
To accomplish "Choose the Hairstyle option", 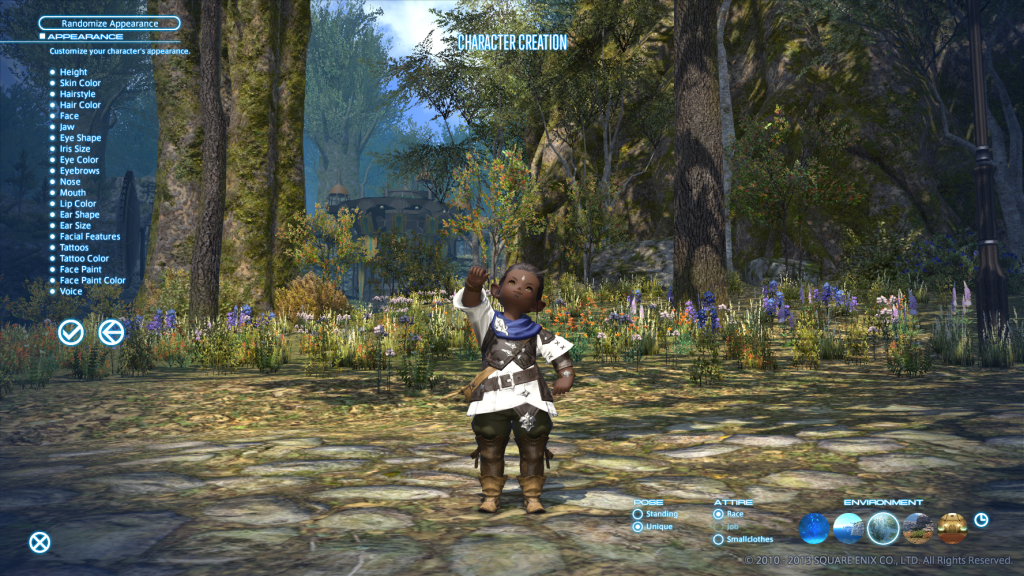I will pos(77,94).
